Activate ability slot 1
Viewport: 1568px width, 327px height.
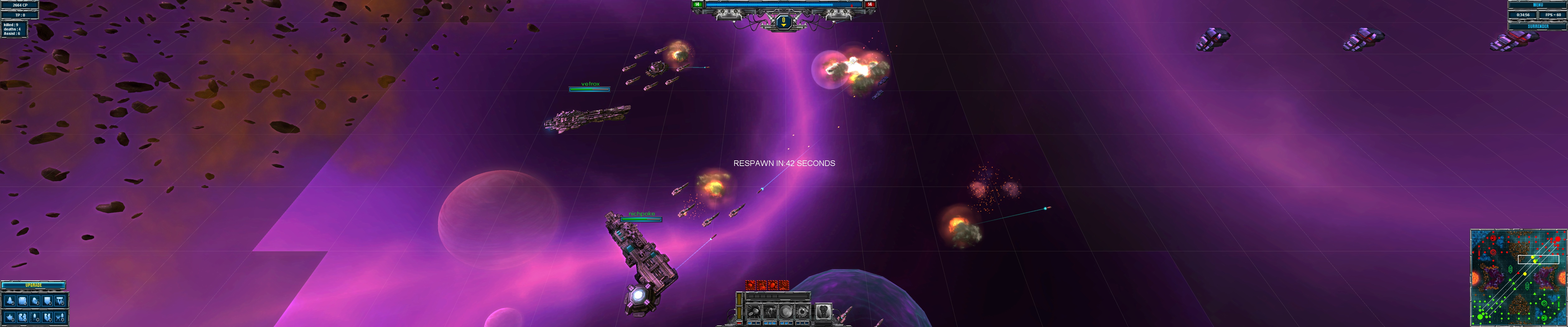click(x=754, y=312)
